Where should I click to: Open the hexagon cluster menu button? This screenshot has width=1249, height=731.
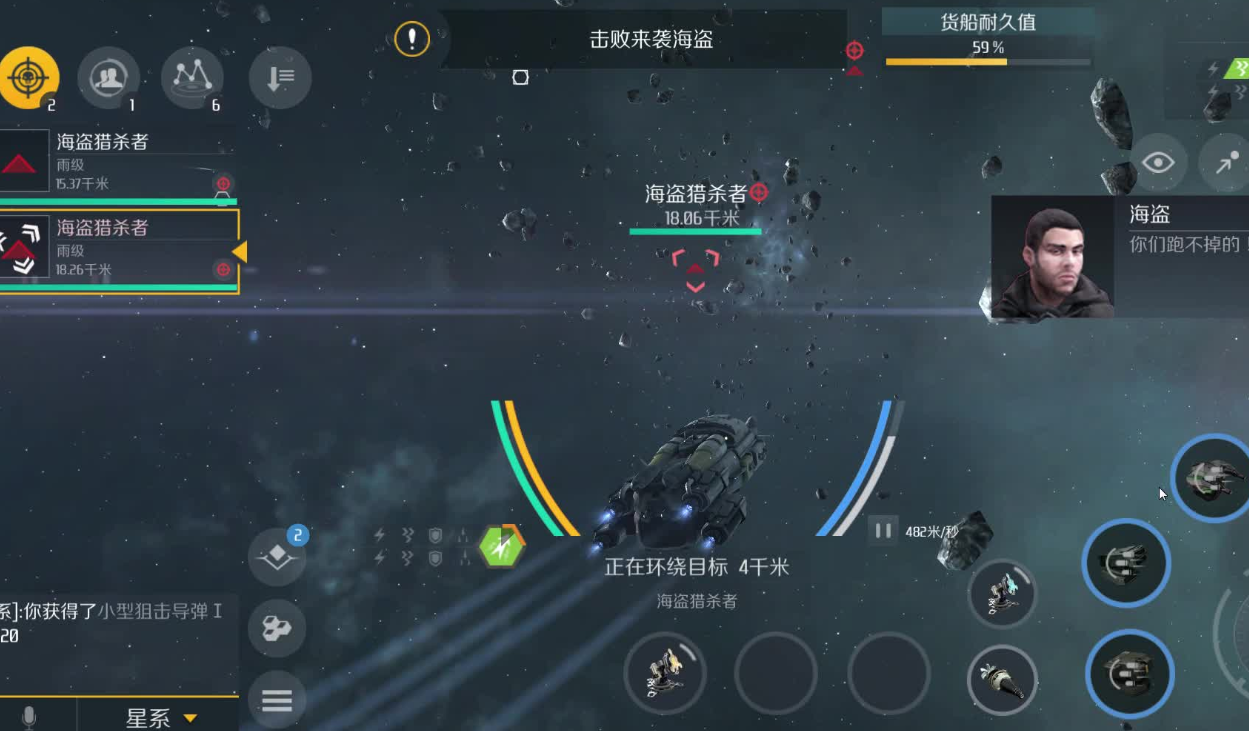[277, 628]
